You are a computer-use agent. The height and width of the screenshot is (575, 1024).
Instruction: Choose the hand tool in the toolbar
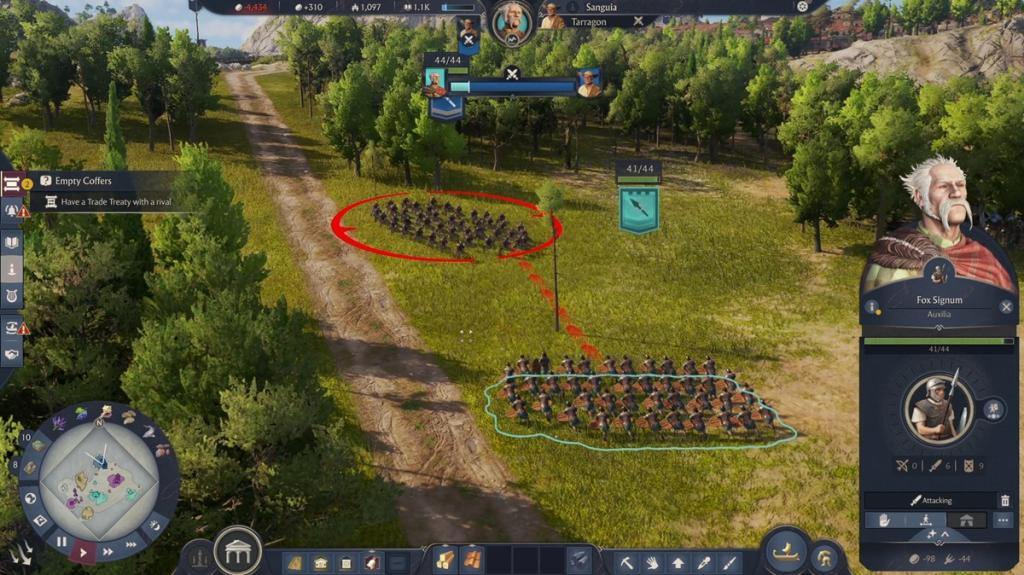652,562
